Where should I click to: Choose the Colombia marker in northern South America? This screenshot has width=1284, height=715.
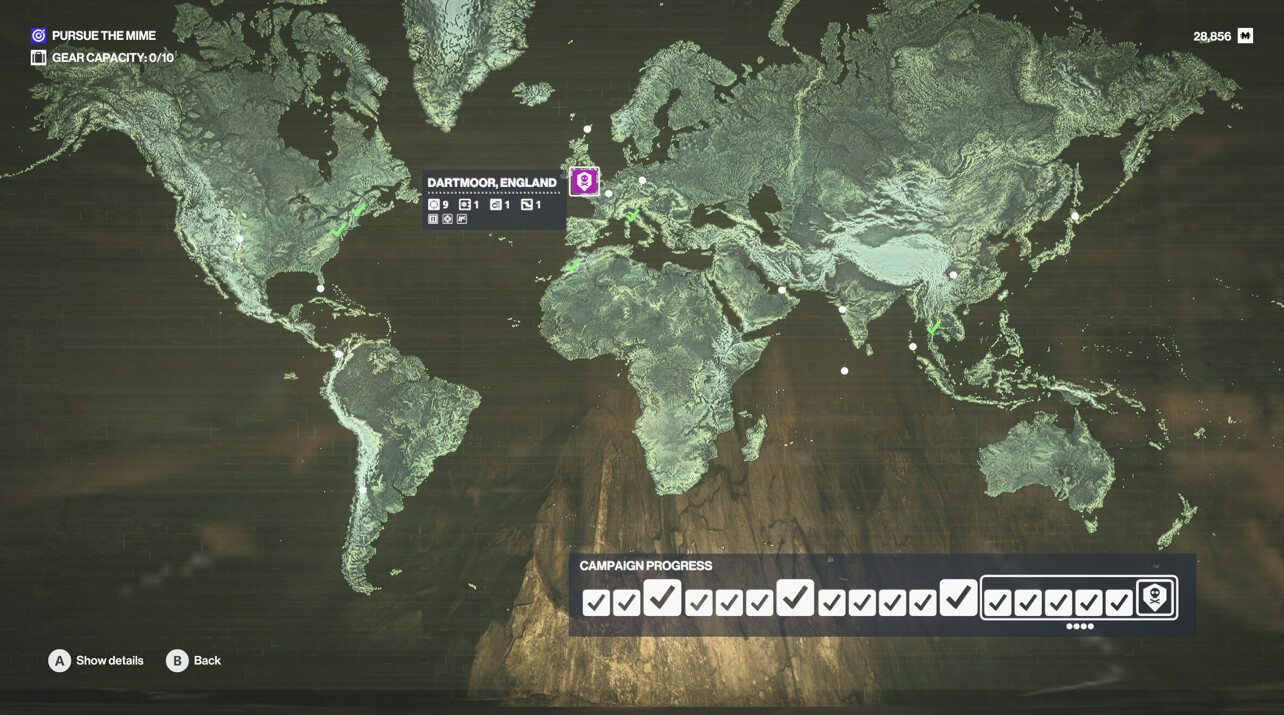pyautogui.click(x=339, y=354)
